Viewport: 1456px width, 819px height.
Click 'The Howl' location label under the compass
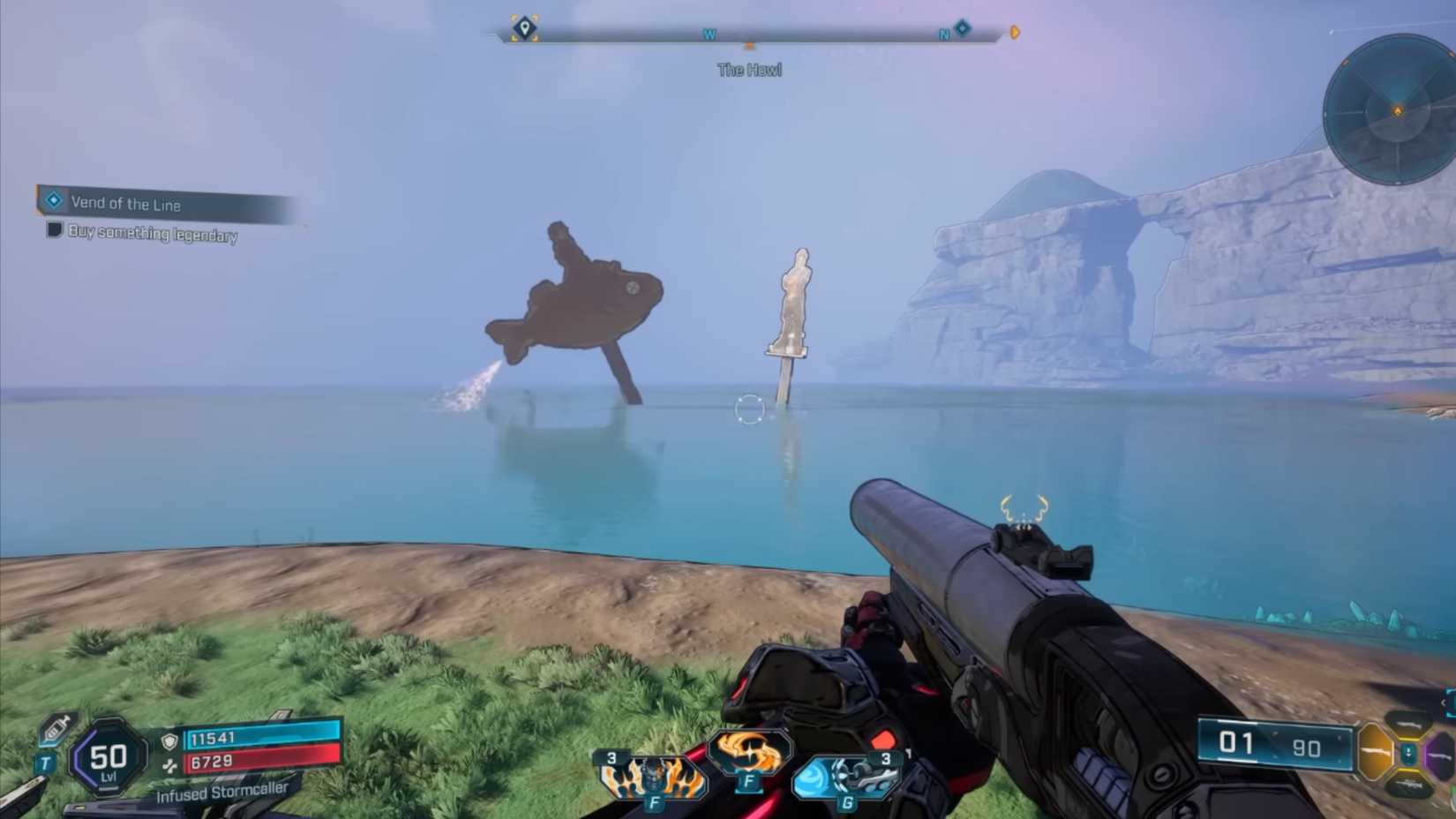click(750, 70)
